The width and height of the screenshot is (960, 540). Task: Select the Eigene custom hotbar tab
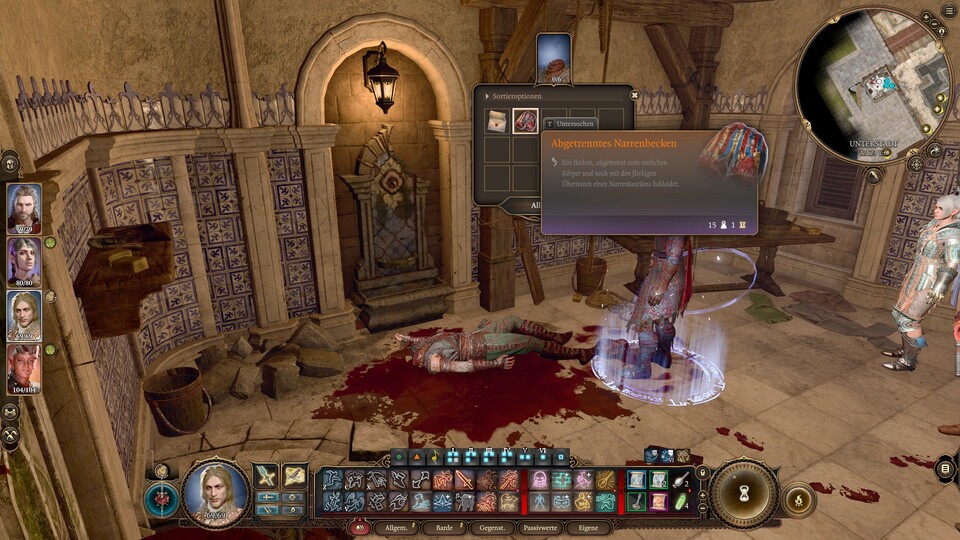[588, 527]
